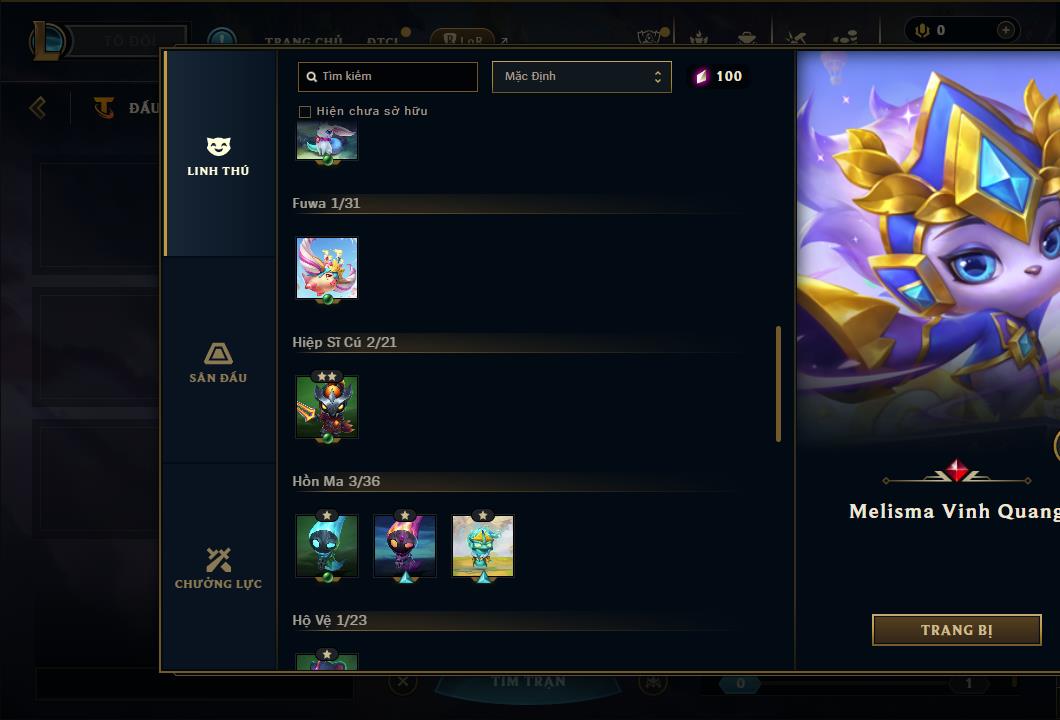Screen dimensions: 1060x720
Task: Open the Mặc Định sort dropdown
Action: [x=581, y=77]
